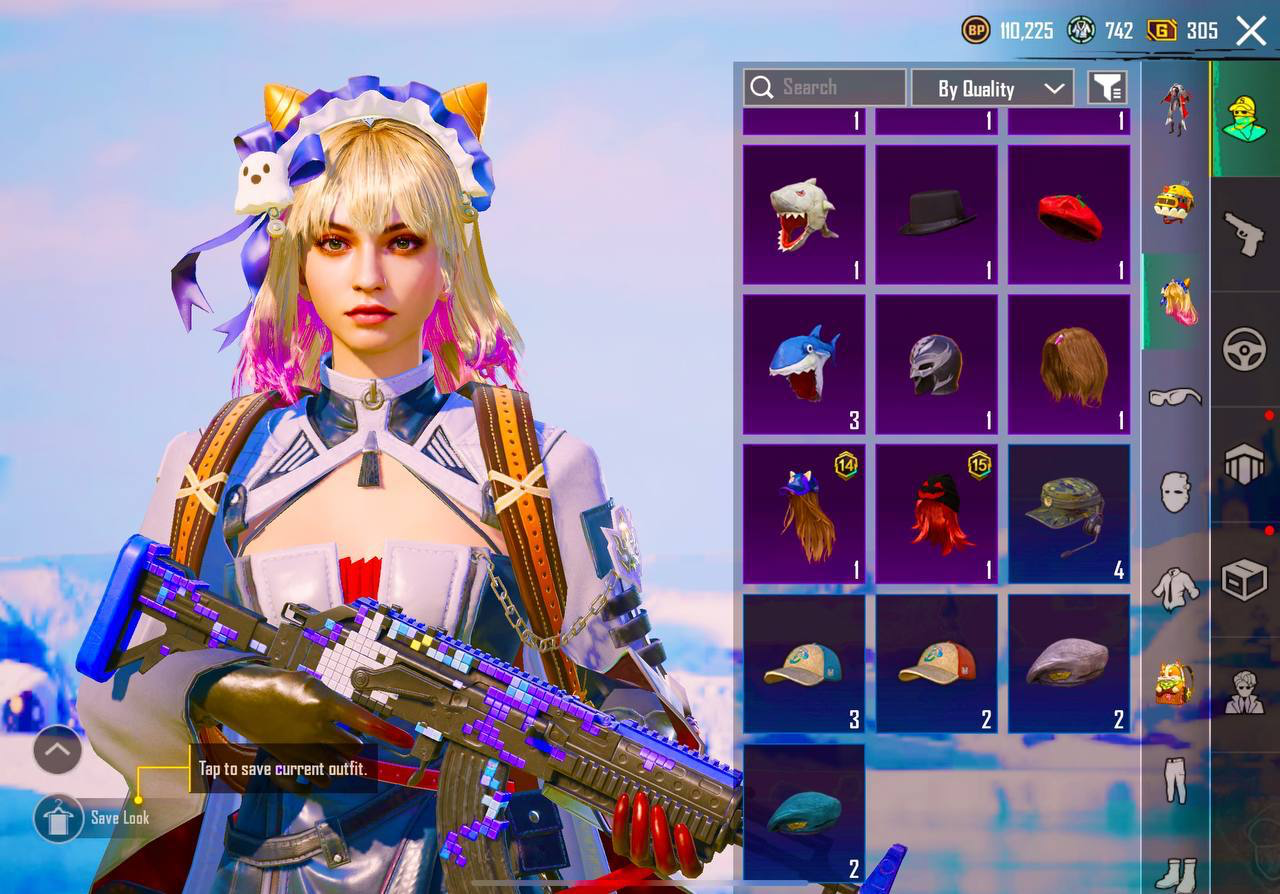
Task: Pick the silver wrestler mask
Action: click(x=936, y=364)
